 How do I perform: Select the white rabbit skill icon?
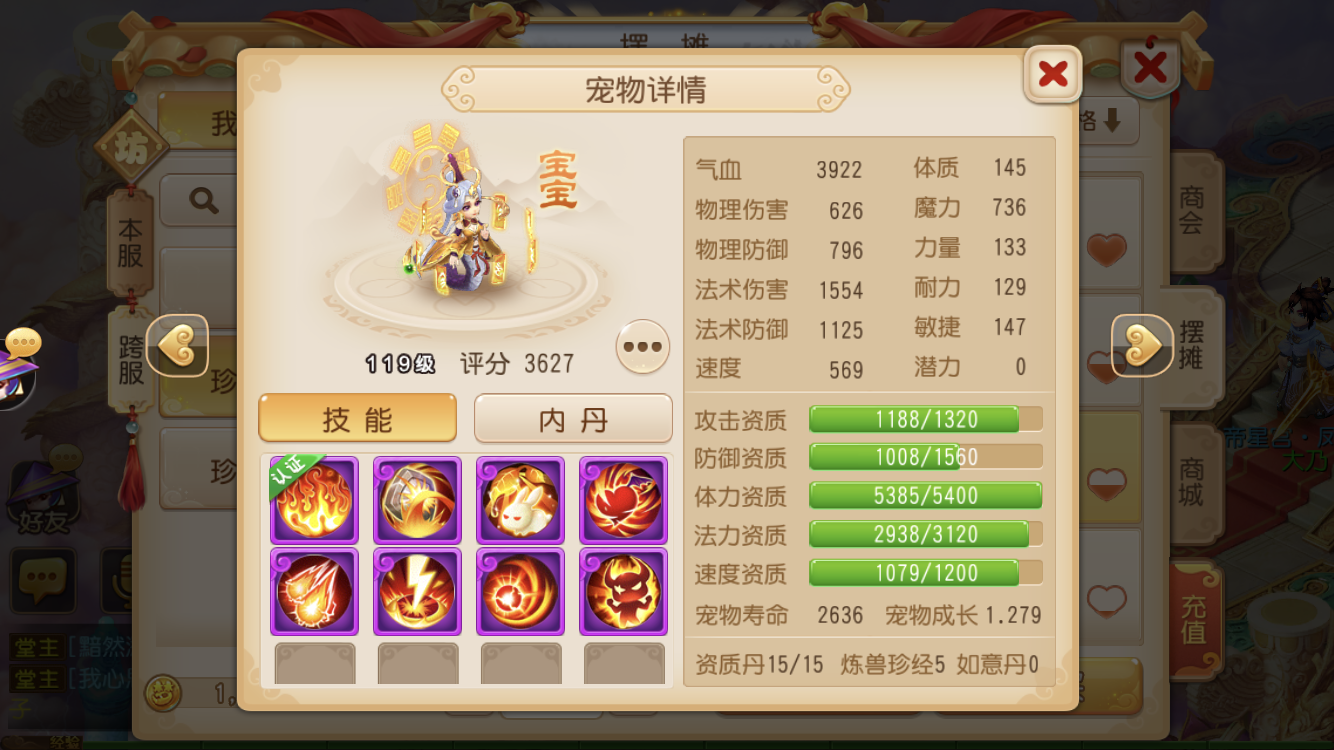[x=520, y=500]
